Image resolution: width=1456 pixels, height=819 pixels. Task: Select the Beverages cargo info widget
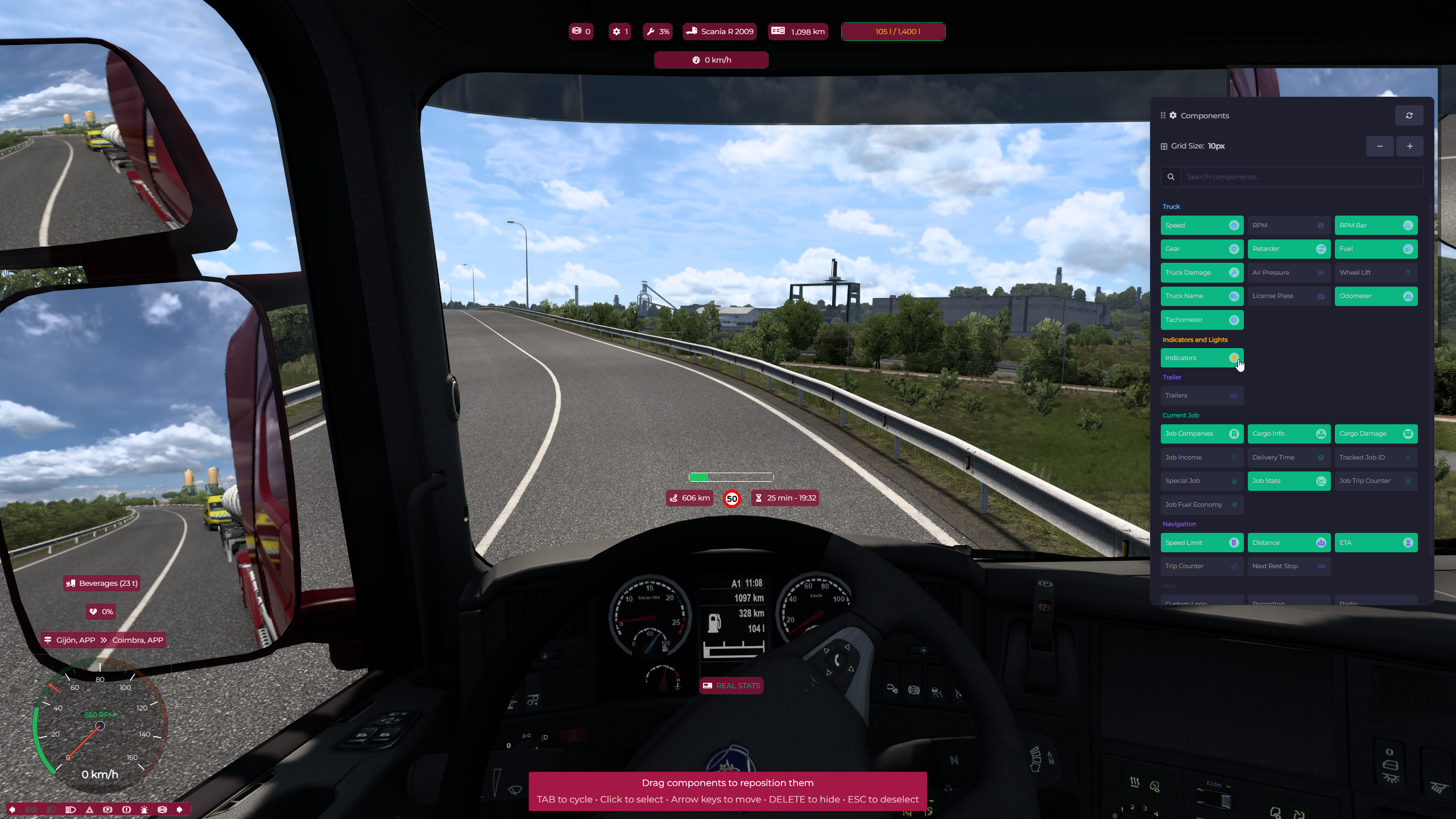point(102,583)
